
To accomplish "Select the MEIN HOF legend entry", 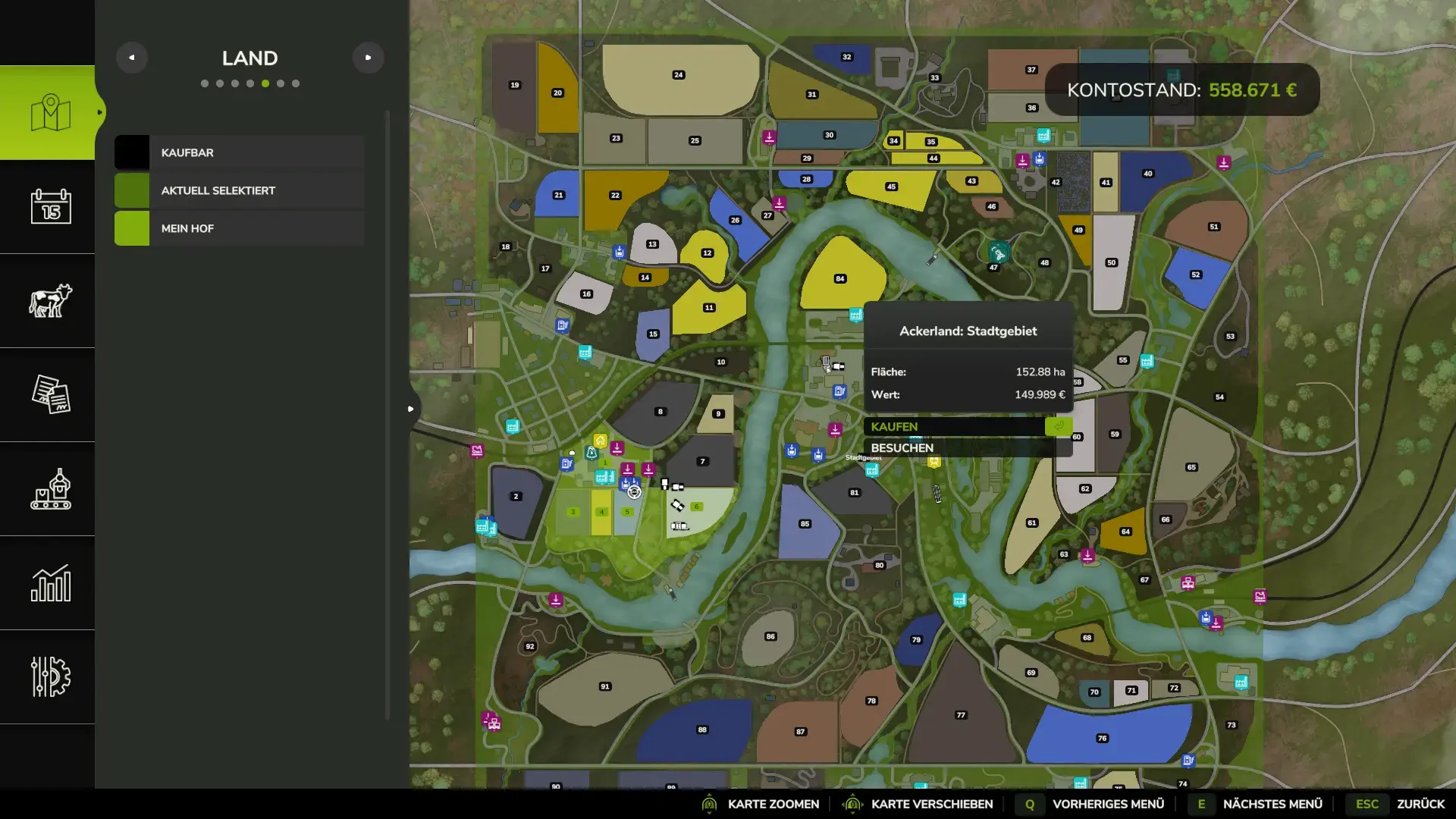I will (x=240, y=228).
